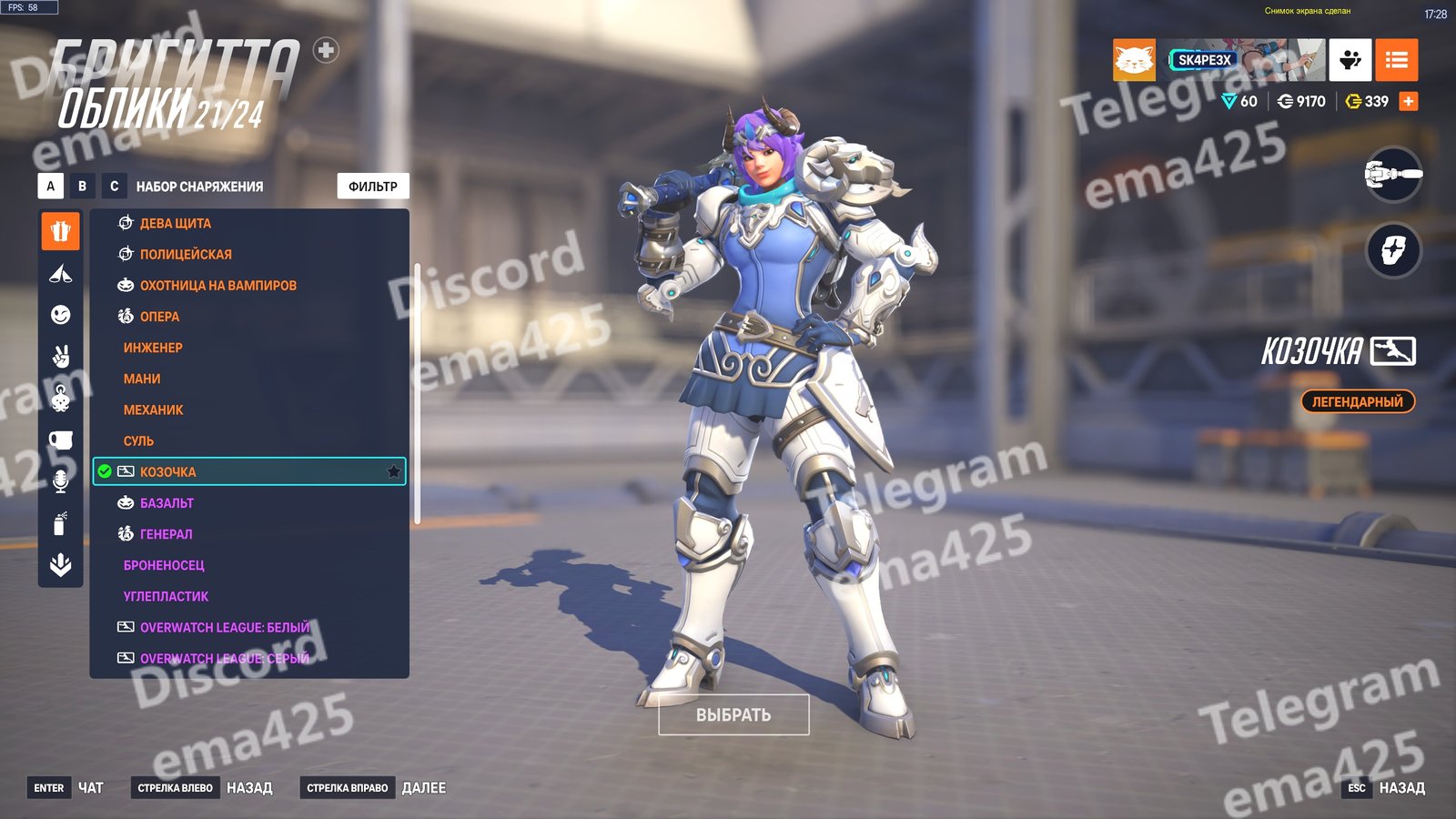View the flail weapon preview icon
Image resolution: width=1456 pixels, height=819 pixels.
coord(1393,174)
